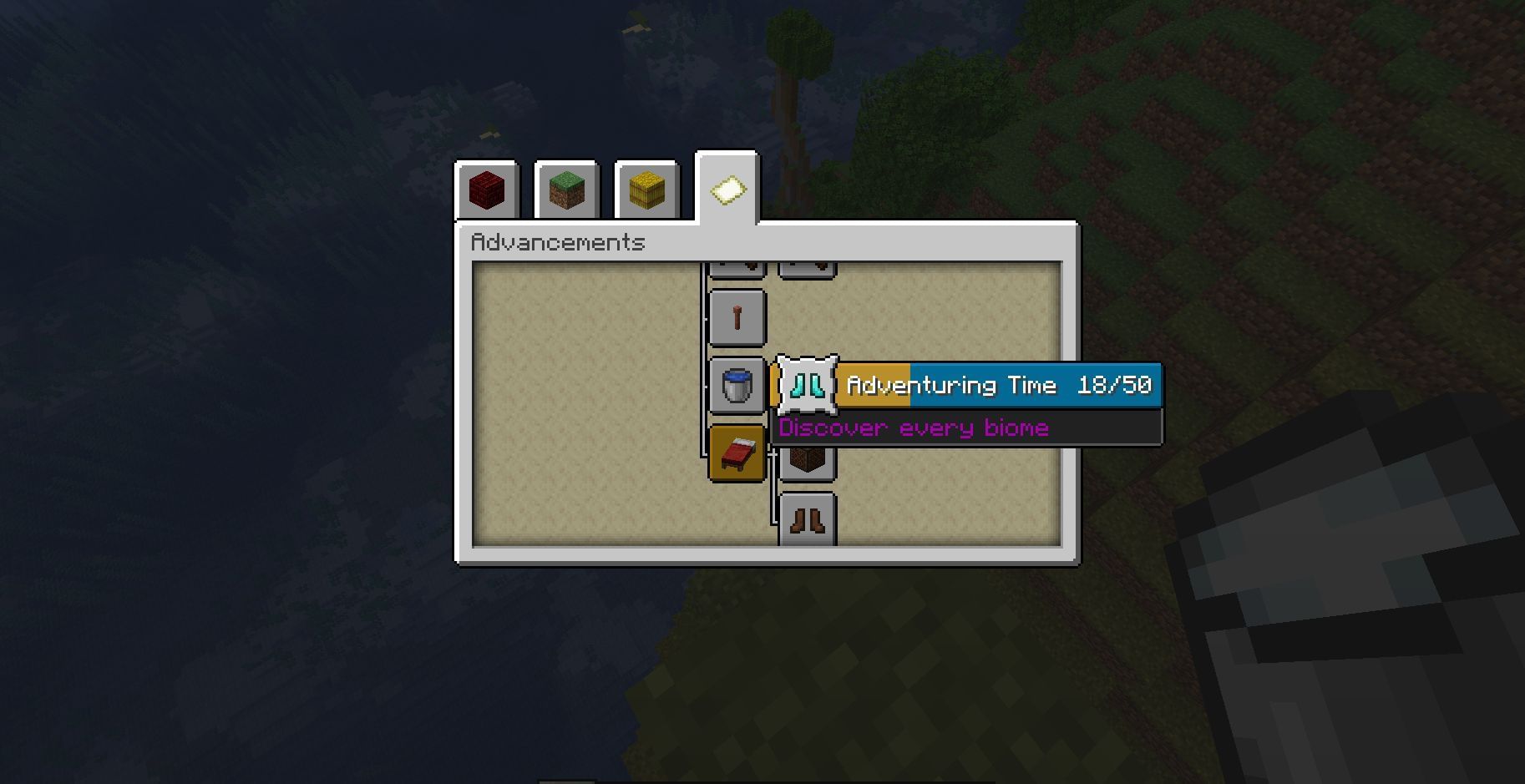The width and height of the screenshot is (1525, 784).
Task: Click the water bucket advancement icon
Action: pyautogui.click(x=737, y=387)
